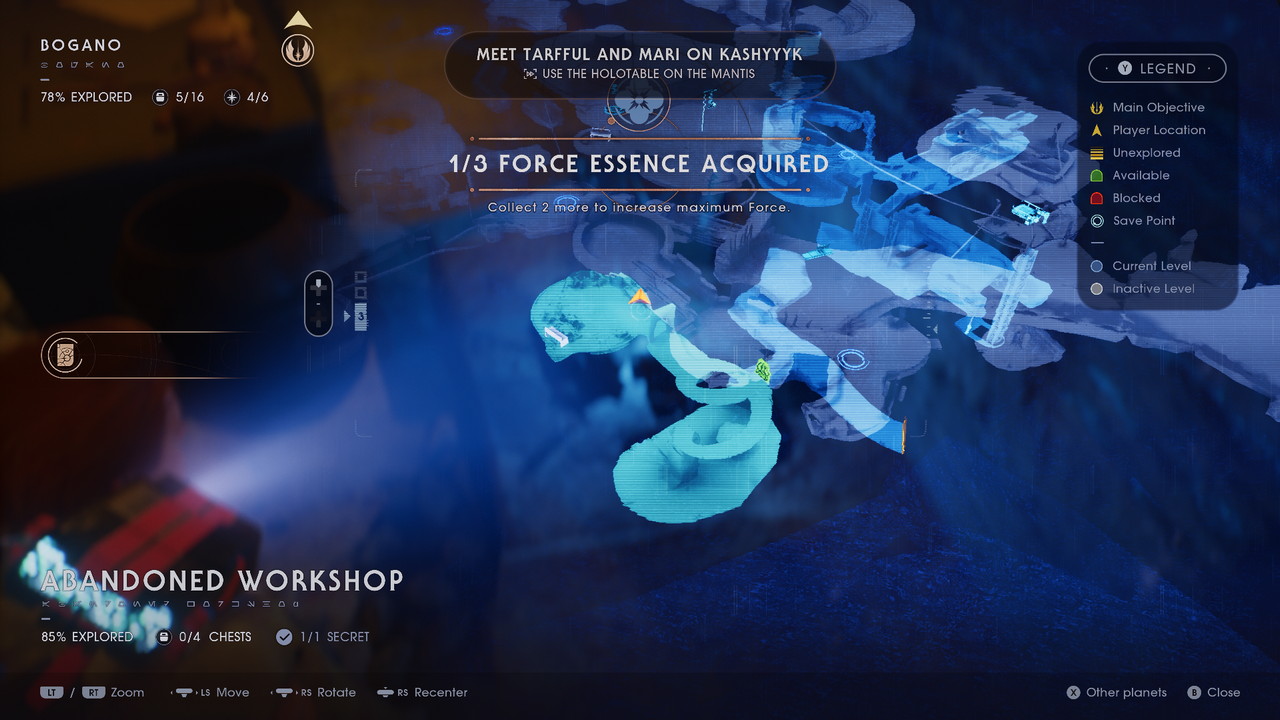Select the Jedi emblem near the compass
Image resolution: width=1280 pixels, height=720 pixels.
click(x=298, y=48)
